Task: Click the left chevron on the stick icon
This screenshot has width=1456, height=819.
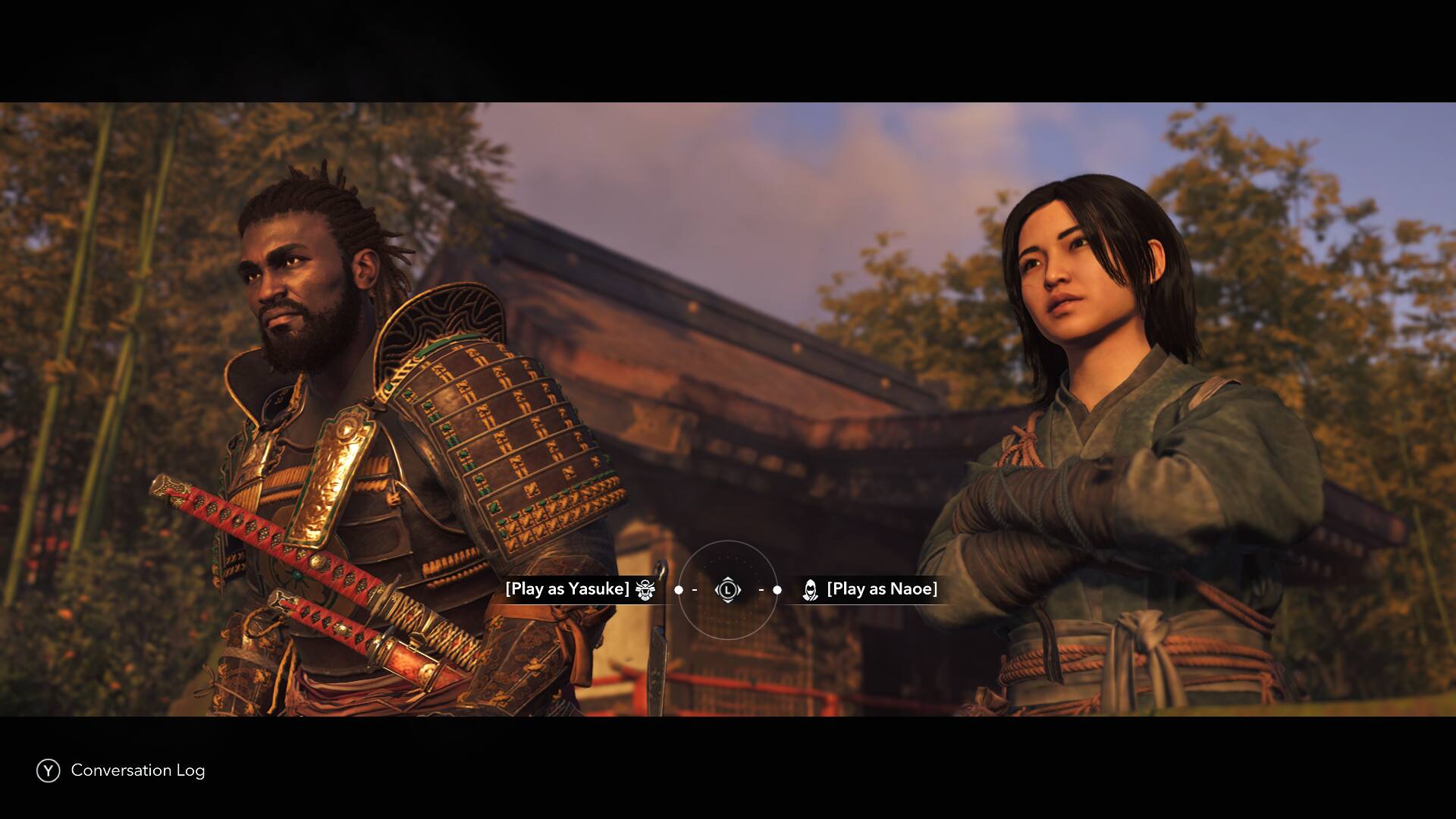Action: (717, 589)
